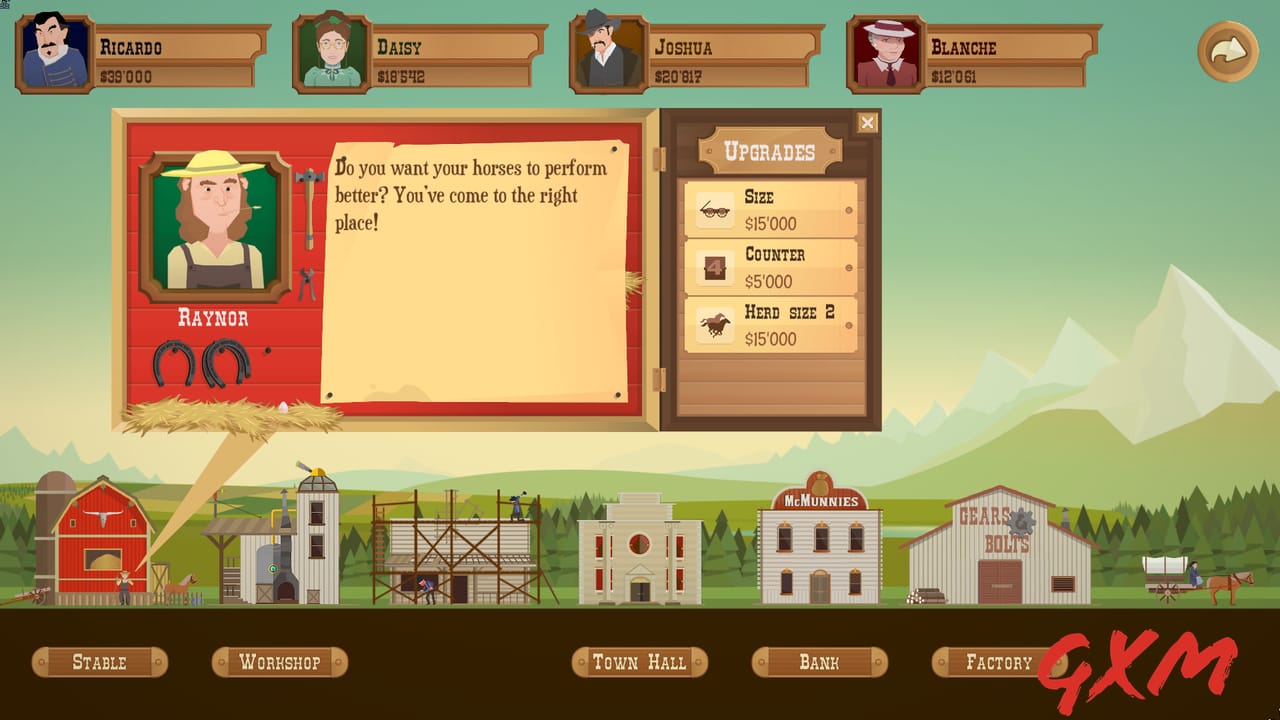Select Blanche's character portrait
The width and height of the screenshot is (1280, 720).
[x=884, y=48]
